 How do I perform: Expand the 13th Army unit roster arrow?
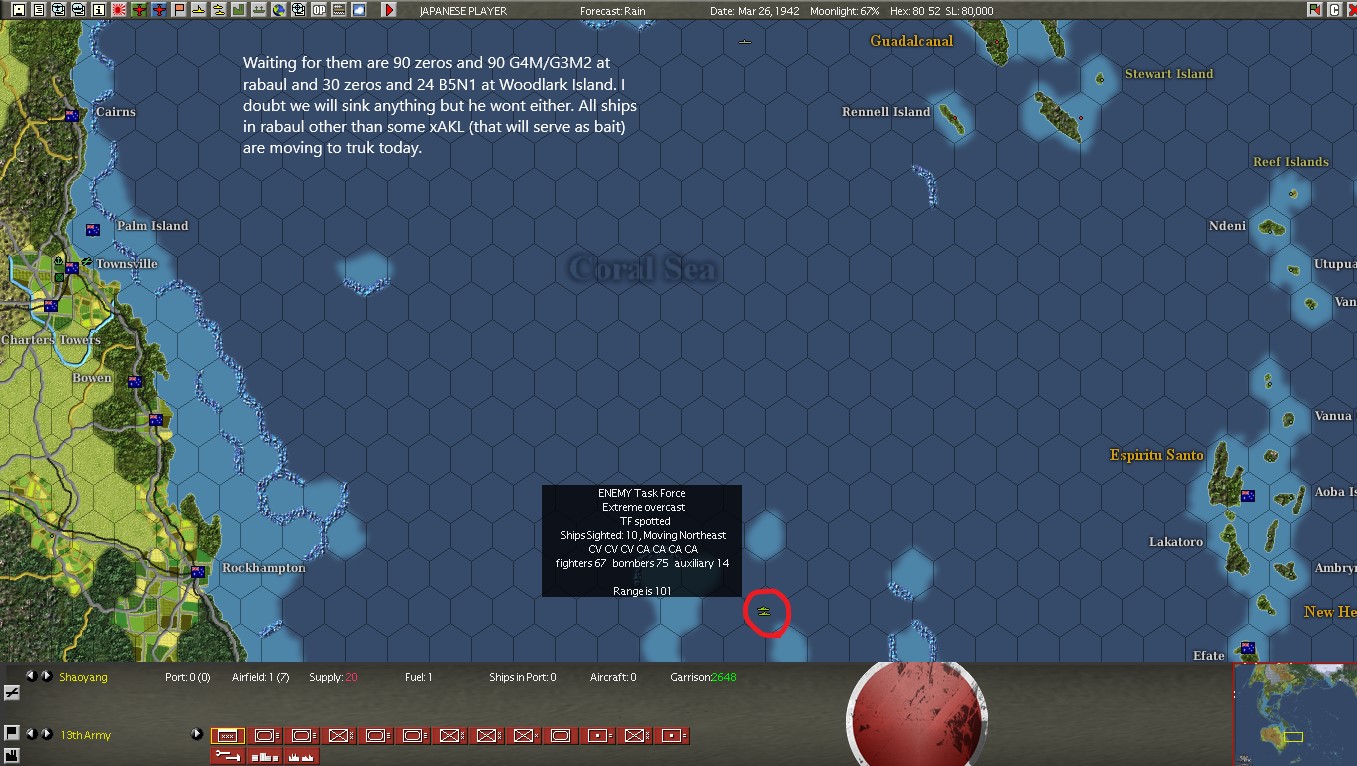click(197, 735)
